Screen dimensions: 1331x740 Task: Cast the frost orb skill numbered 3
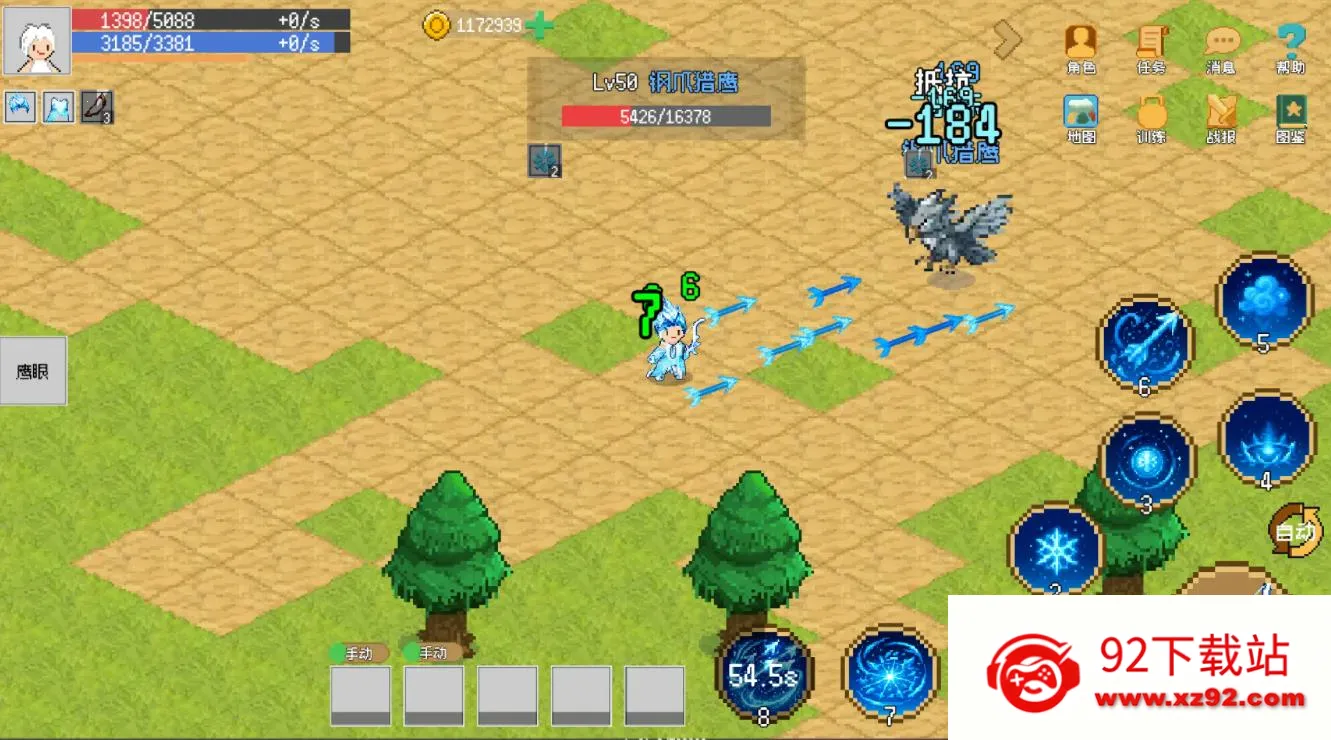pyautogui.click(x=1147, y=462)
